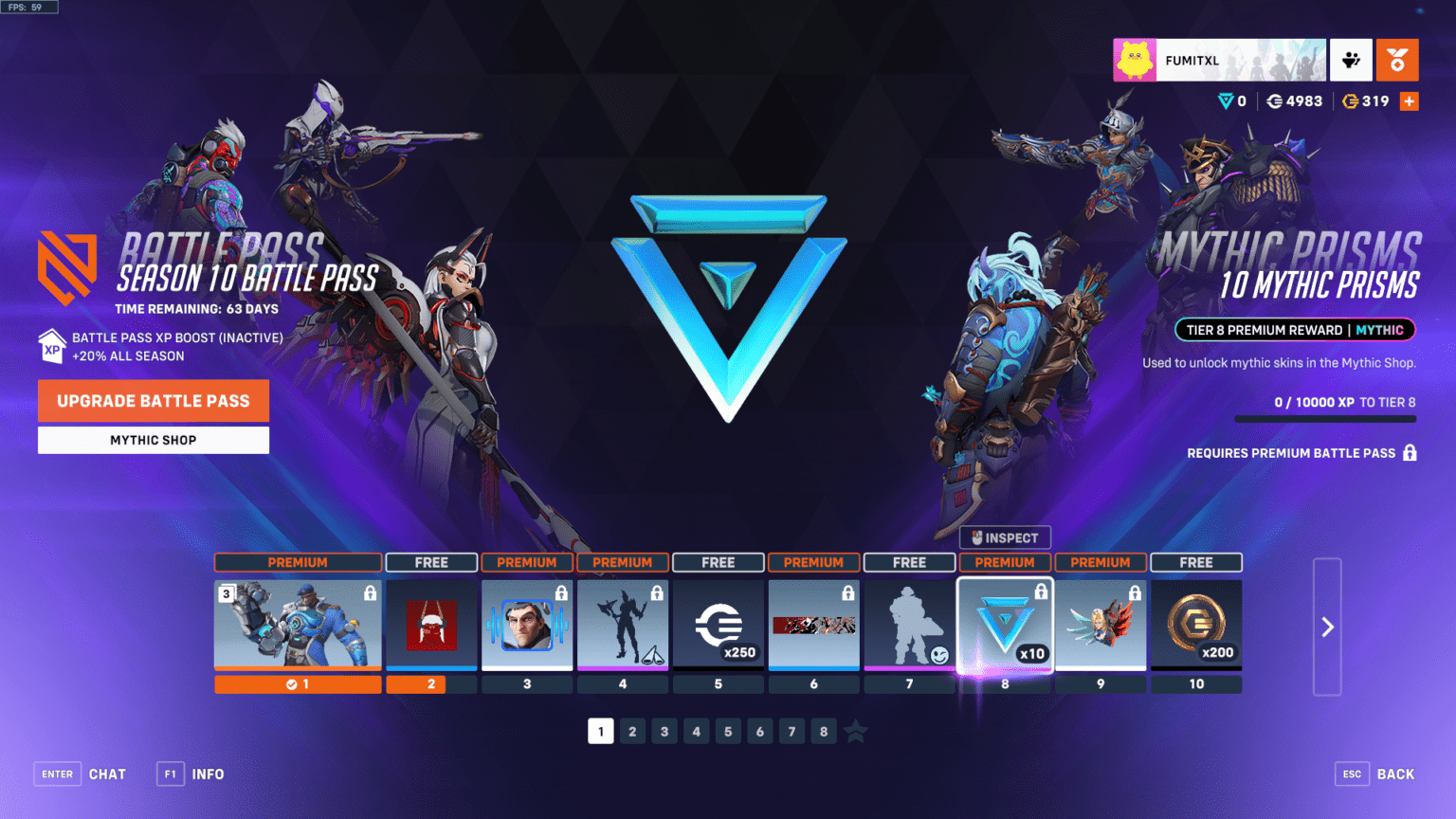Open the Mythic Shop
Image resolution: width=1456 pixels, height=819 pixels.
point(153,439)
